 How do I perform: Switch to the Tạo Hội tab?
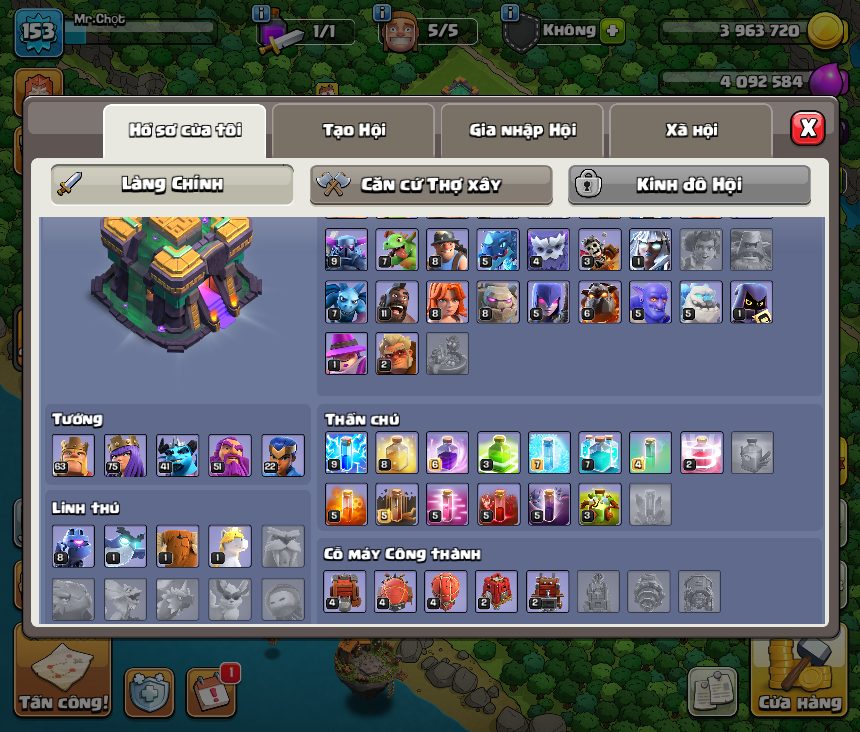pos(353,130)
